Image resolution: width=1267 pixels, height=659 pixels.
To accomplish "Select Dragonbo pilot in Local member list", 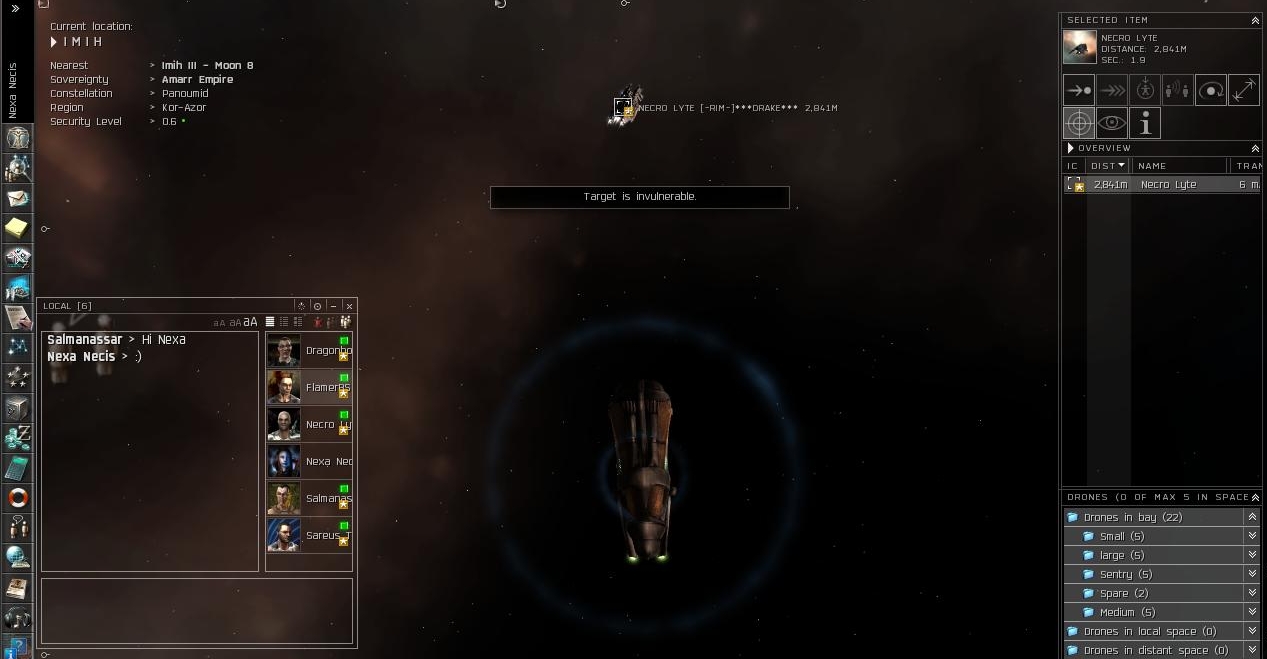I will pyautogui.click(x=309, y=351).
